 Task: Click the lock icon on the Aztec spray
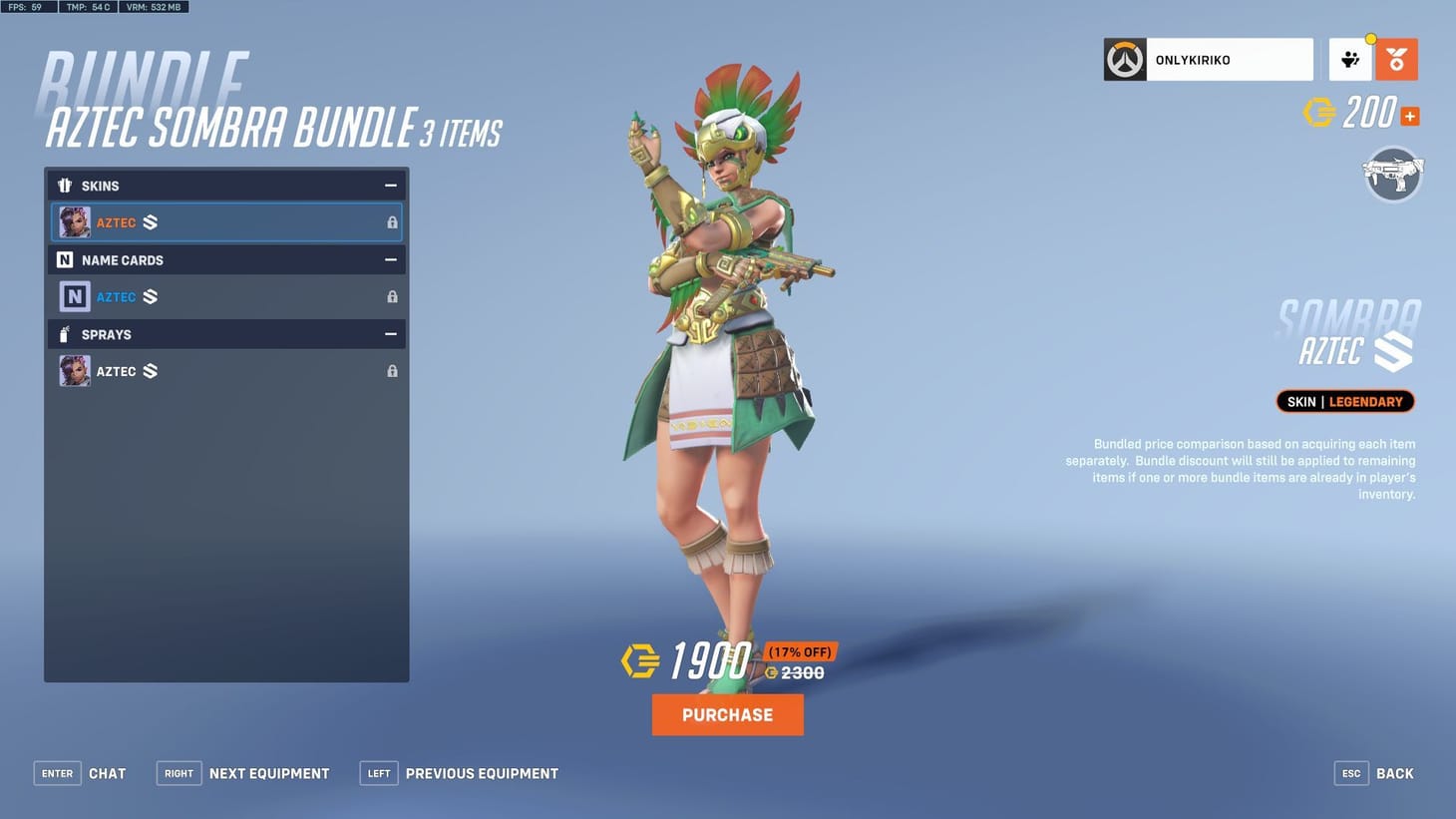click(392, 370)
